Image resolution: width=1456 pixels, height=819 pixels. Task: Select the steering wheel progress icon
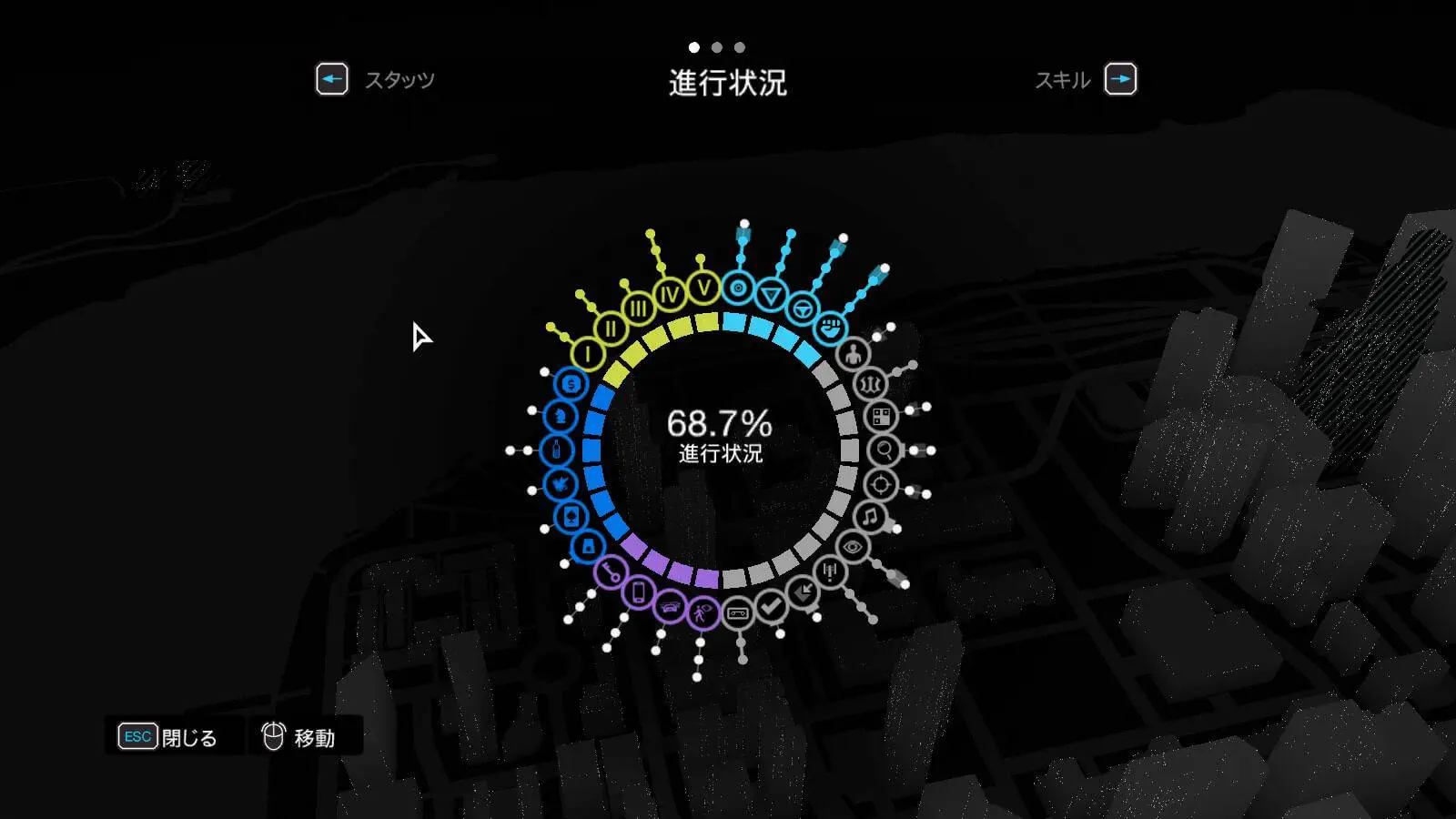point(802,308)
